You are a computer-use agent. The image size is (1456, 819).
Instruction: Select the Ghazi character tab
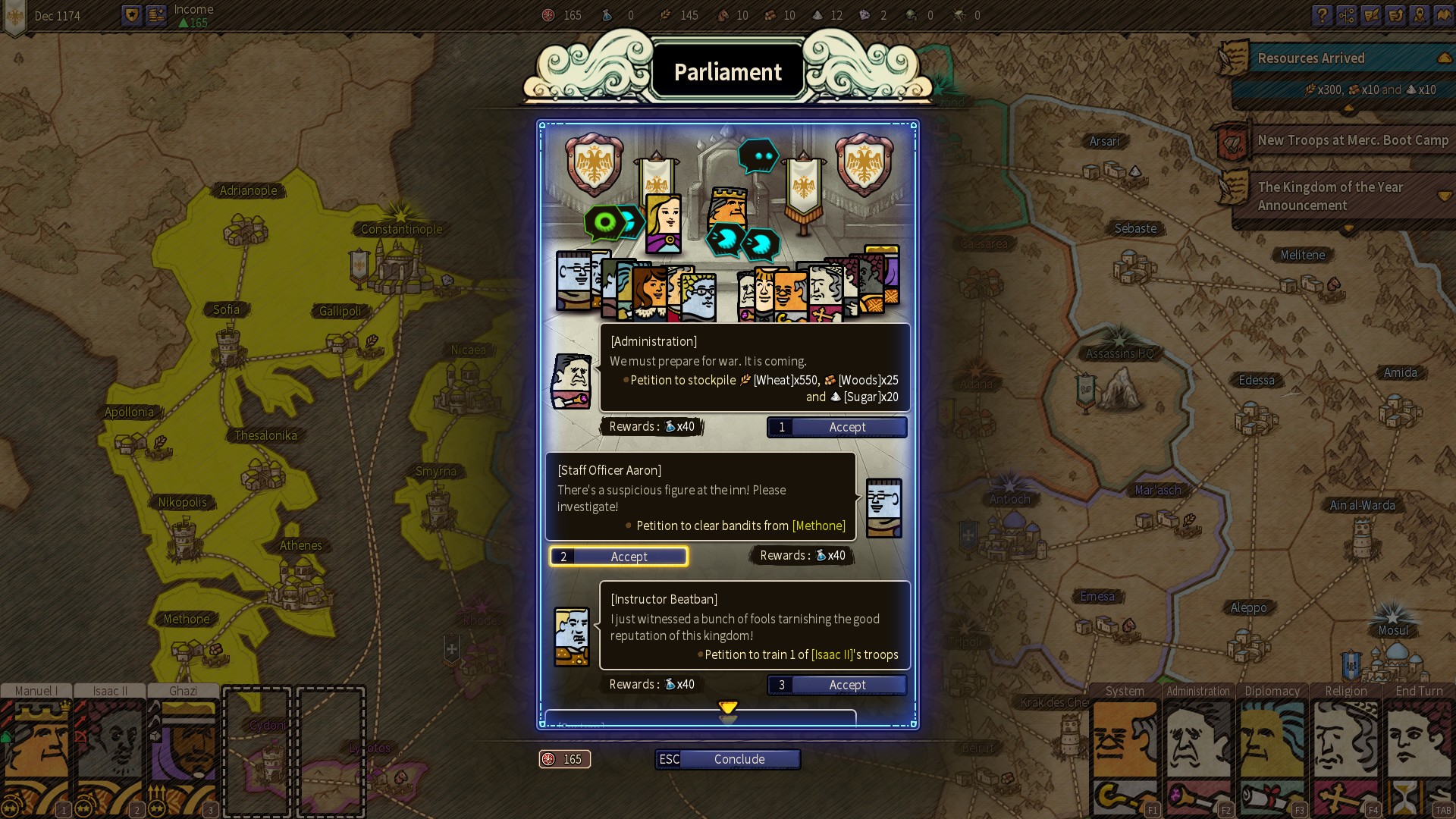tap(182, 691)
